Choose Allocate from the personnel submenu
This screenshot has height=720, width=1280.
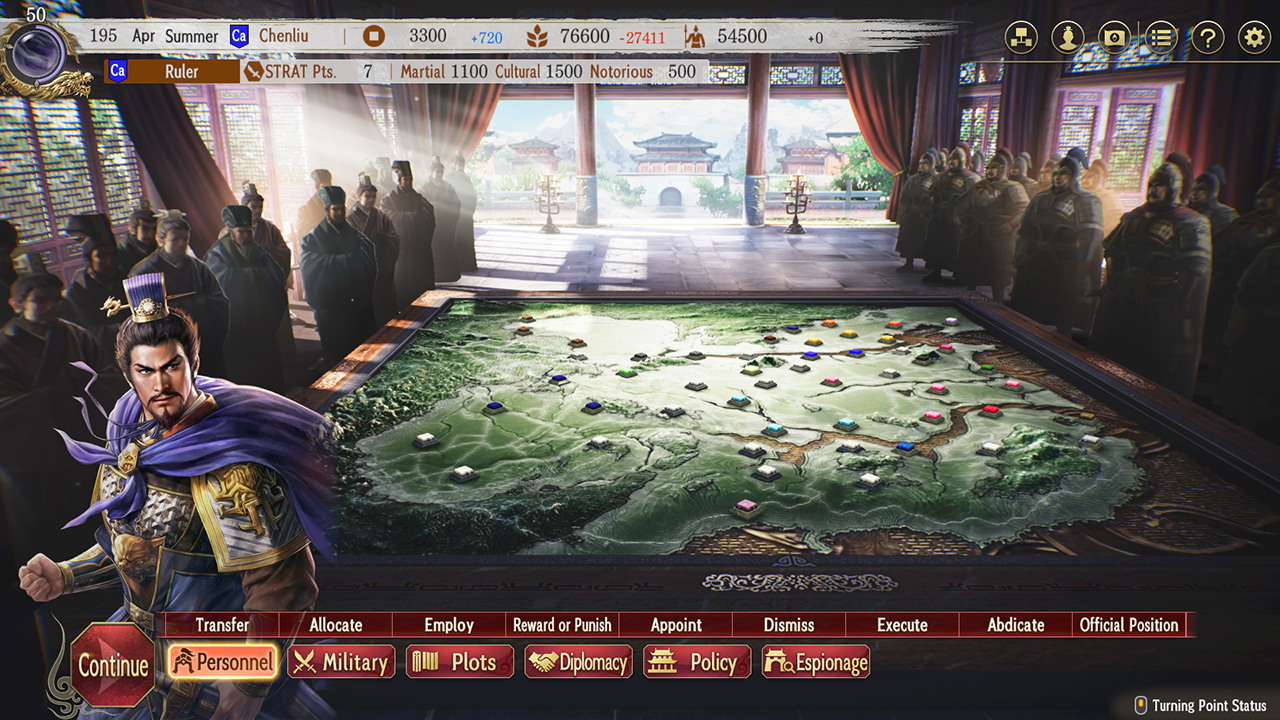[336, 625]
